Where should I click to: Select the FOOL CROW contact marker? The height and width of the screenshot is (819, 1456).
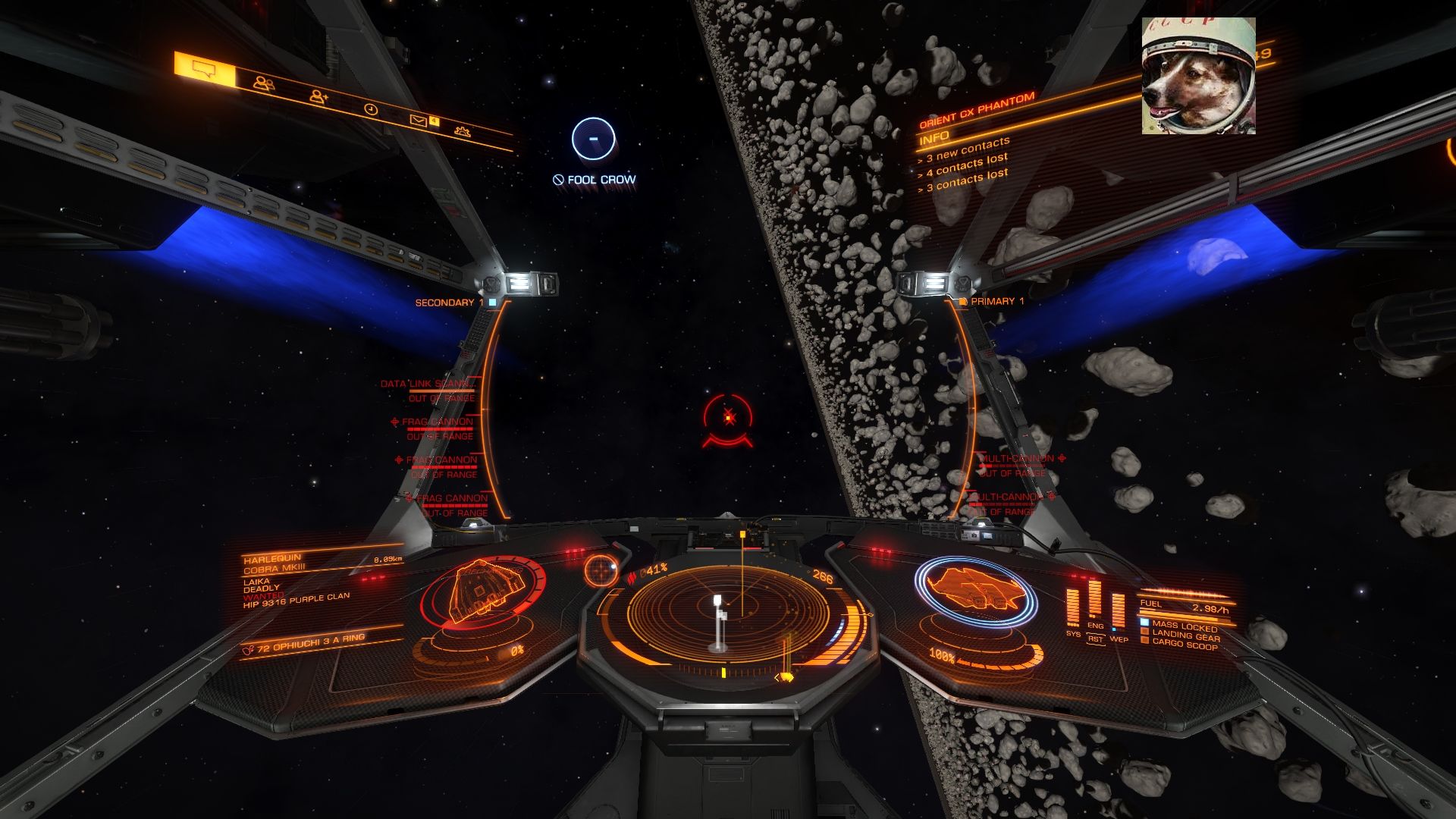[593, 139]
